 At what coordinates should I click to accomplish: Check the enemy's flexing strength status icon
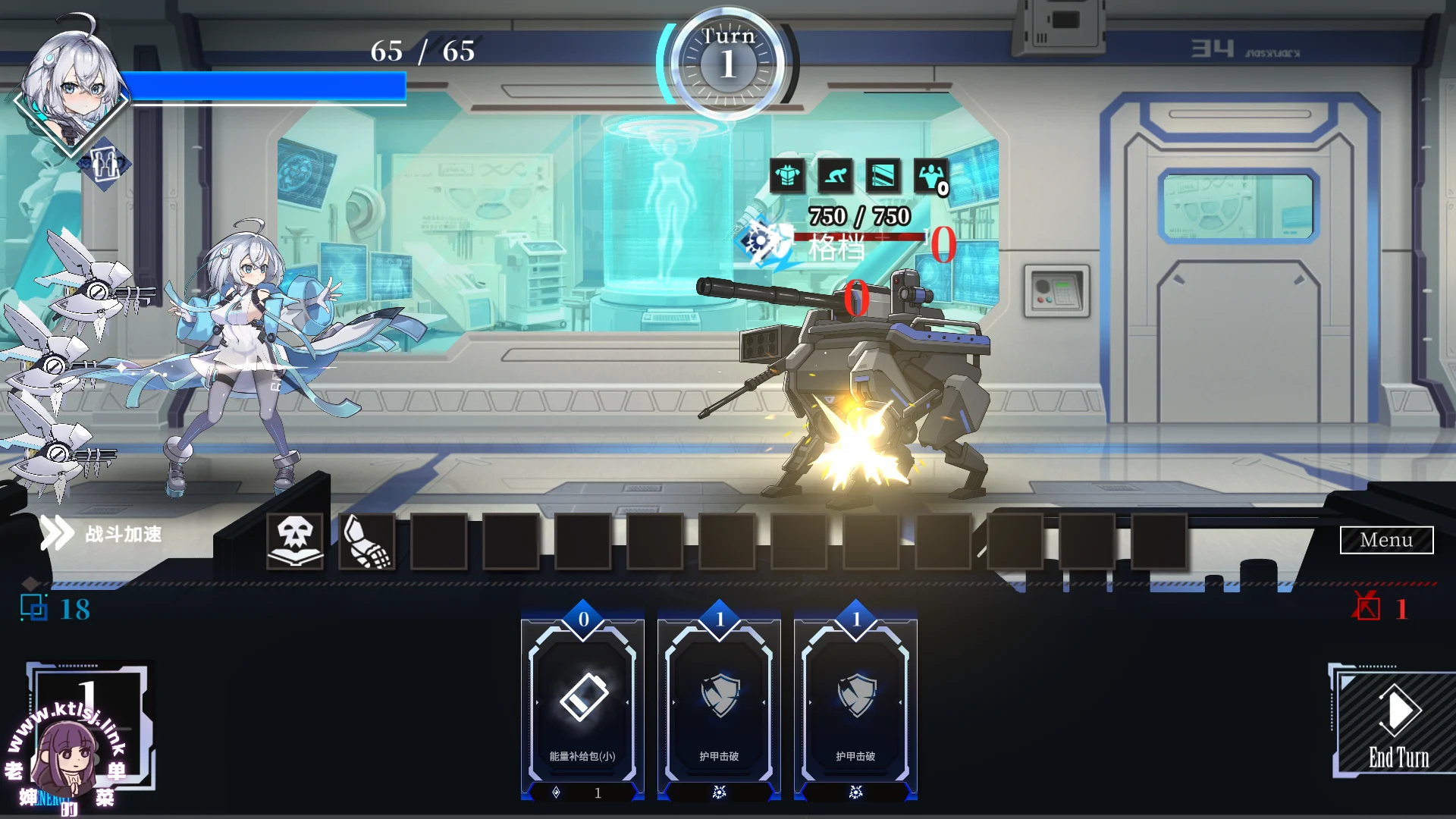coord(930,176)
